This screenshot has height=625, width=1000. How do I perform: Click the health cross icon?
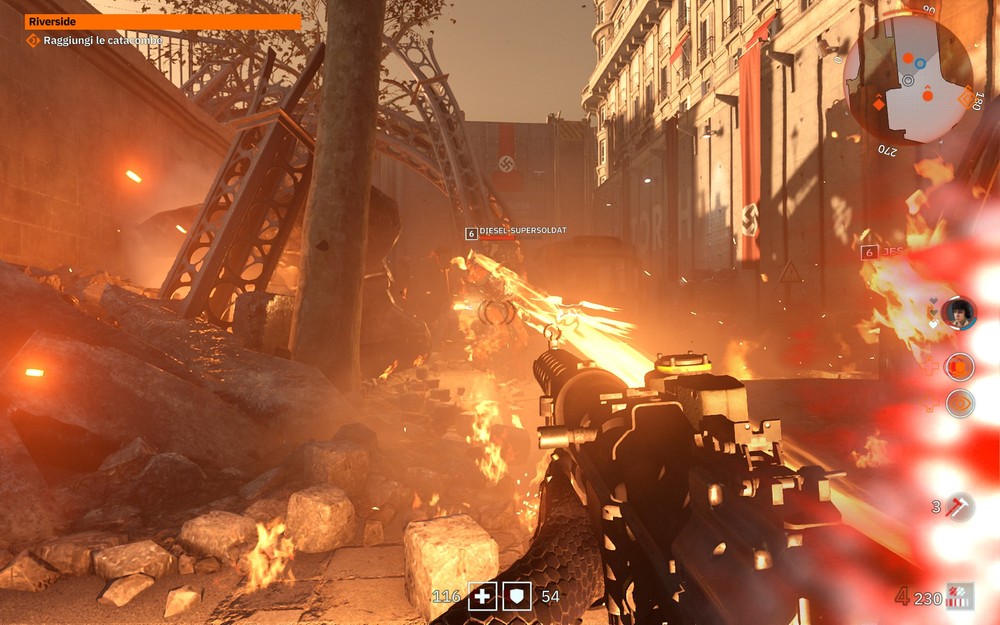483,596
